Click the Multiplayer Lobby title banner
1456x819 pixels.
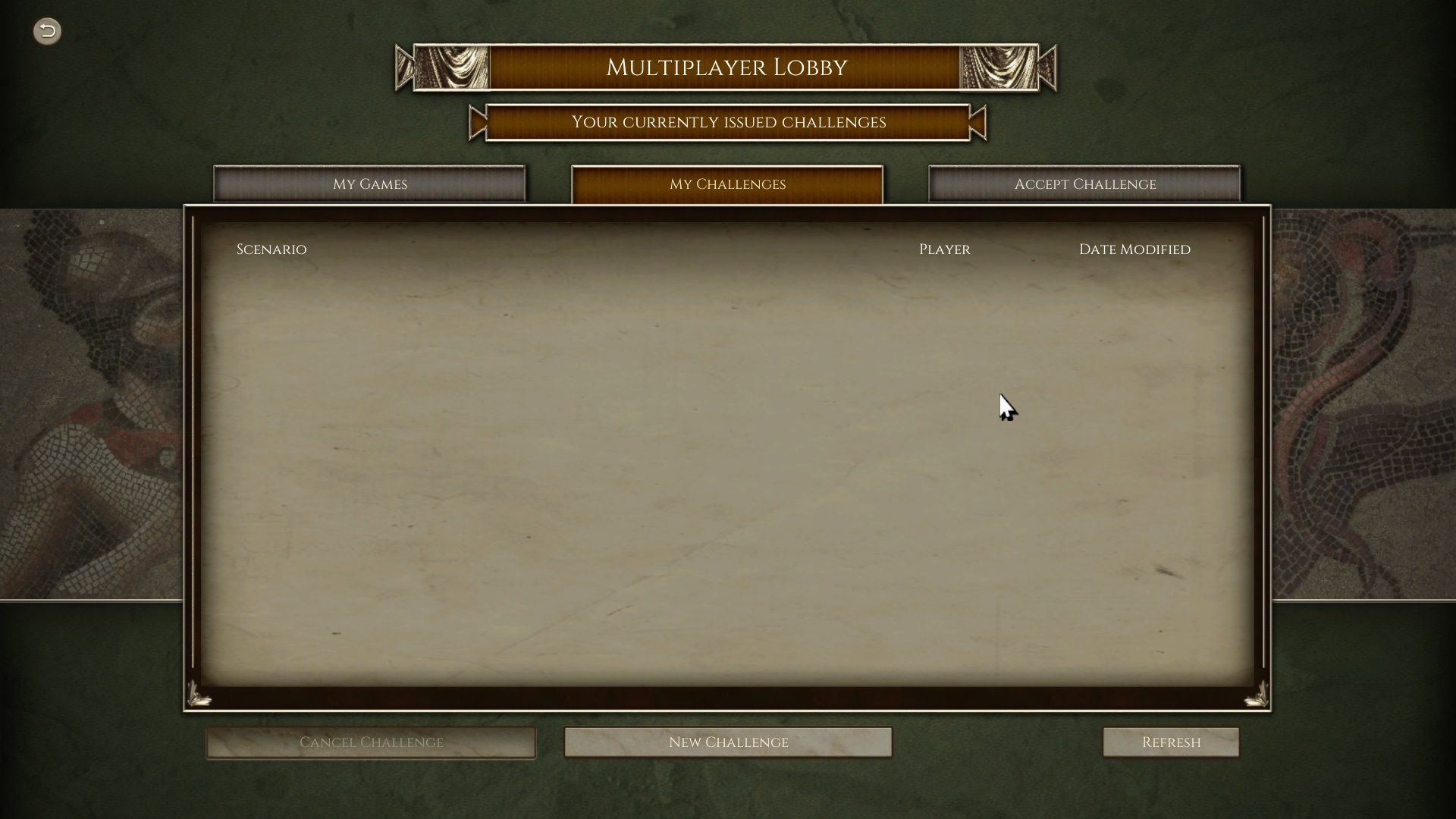pos(726,67)
